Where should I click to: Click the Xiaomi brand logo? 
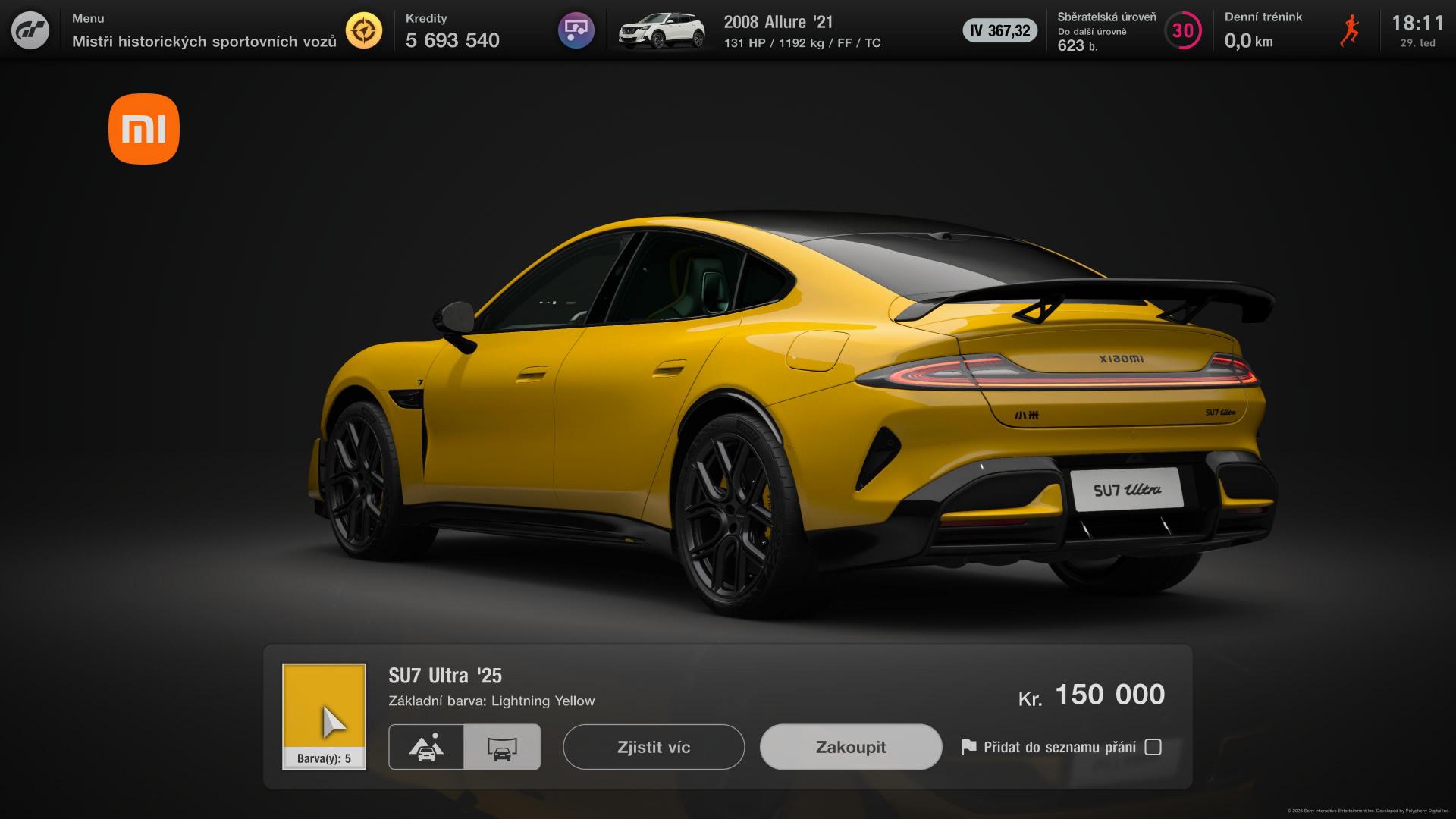144,129
